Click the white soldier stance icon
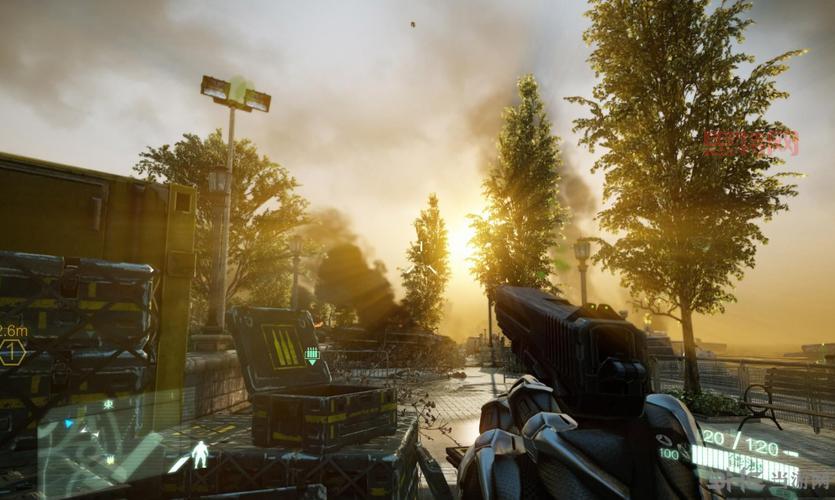 [x=200, y=455]
